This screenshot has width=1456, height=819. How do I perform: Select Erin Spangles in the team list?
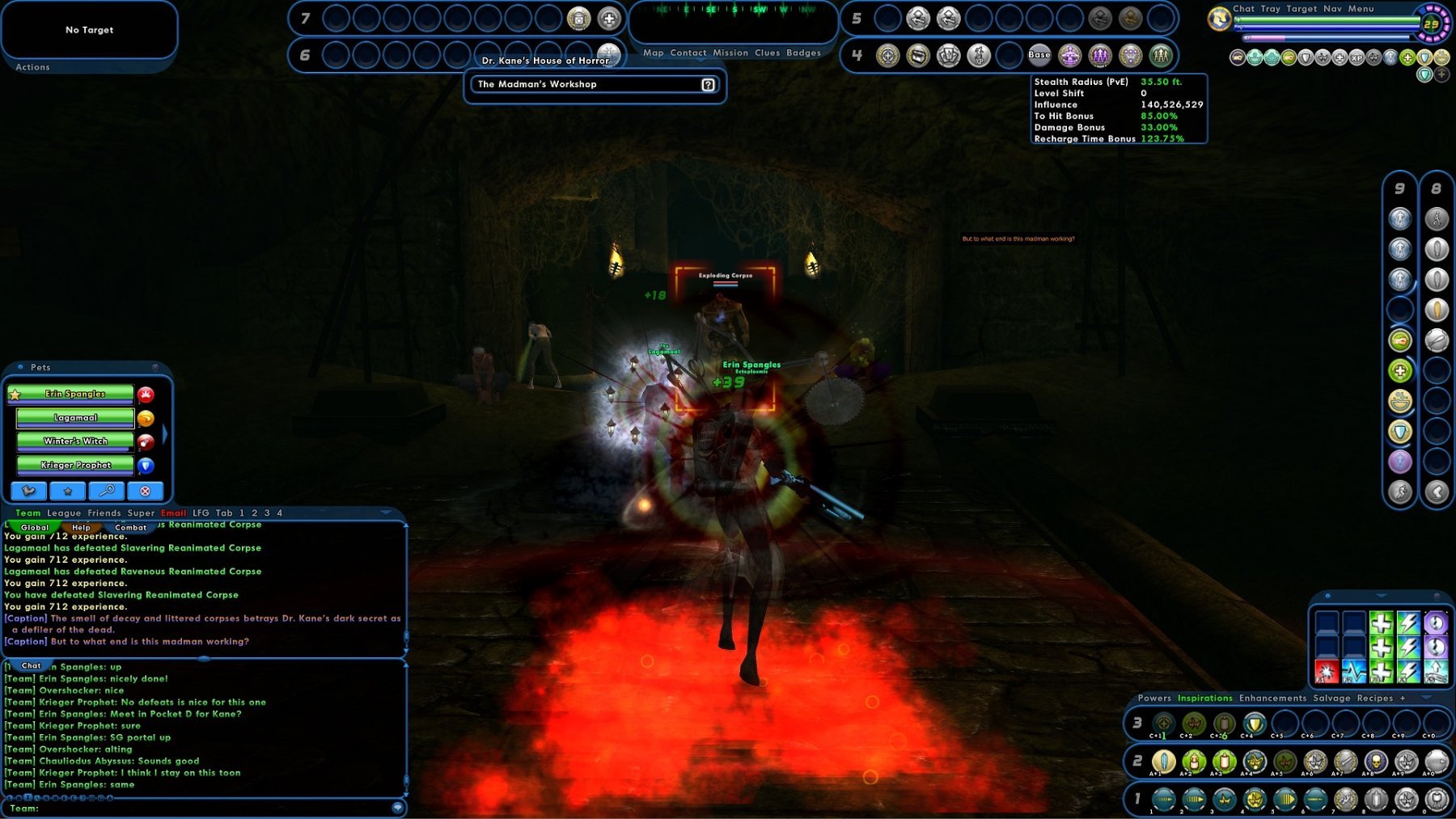click(x=75, y=394)
